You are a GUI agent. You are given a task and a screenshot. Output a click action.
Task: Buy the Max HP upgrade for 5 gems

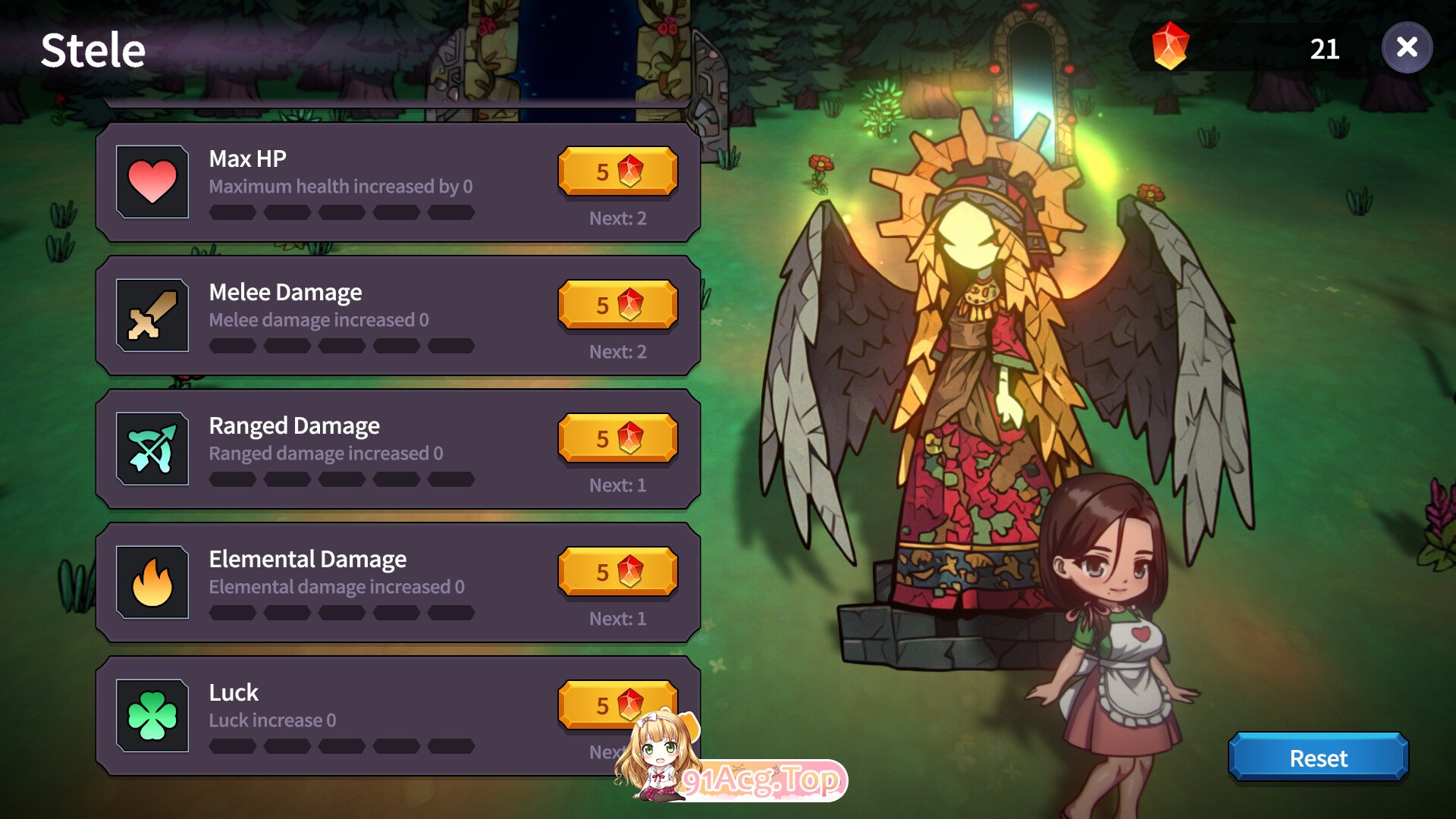[x=617, y=171]
